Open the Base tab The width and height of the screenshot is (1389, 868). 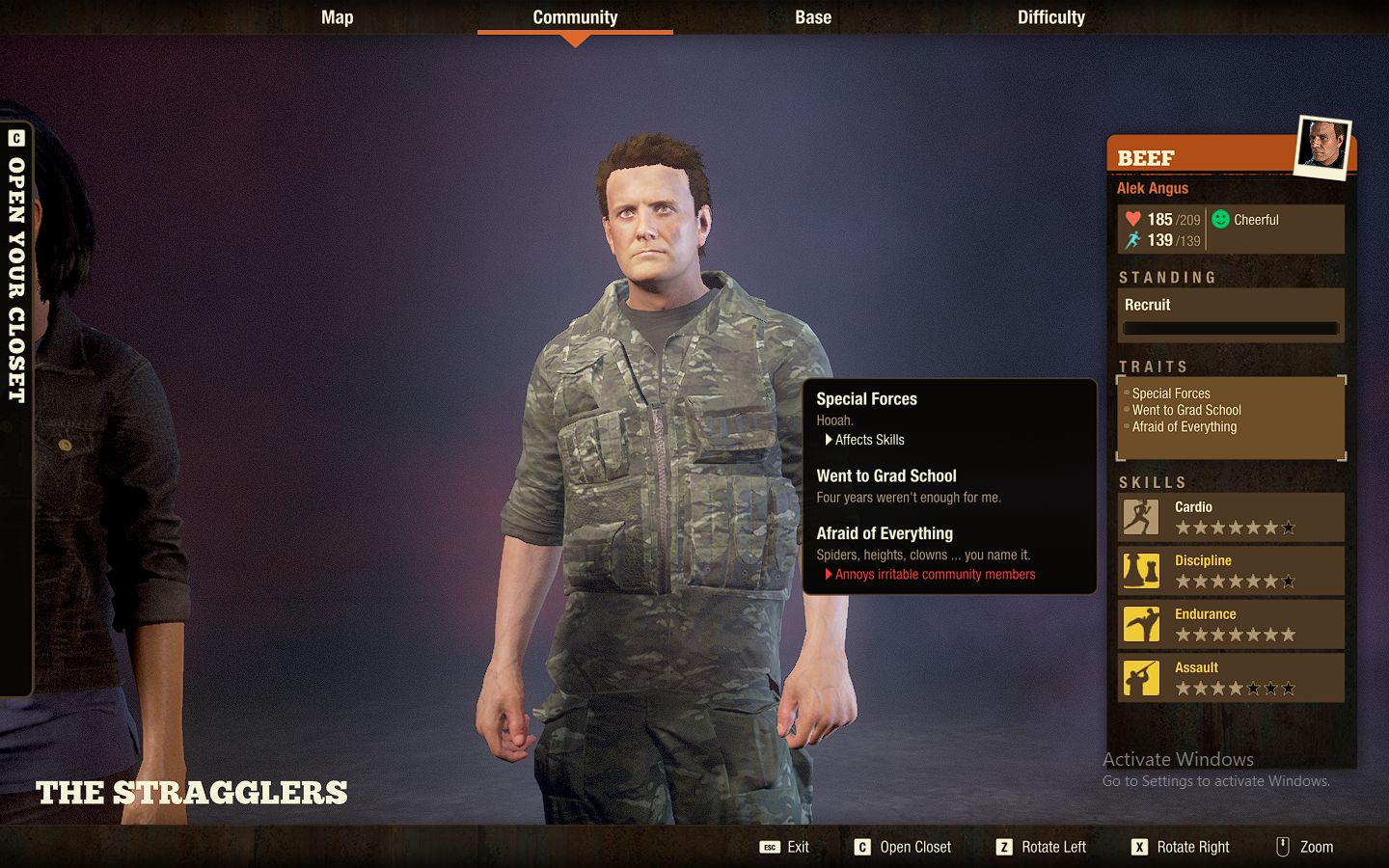pyautogui.click(x=813, y=16)
